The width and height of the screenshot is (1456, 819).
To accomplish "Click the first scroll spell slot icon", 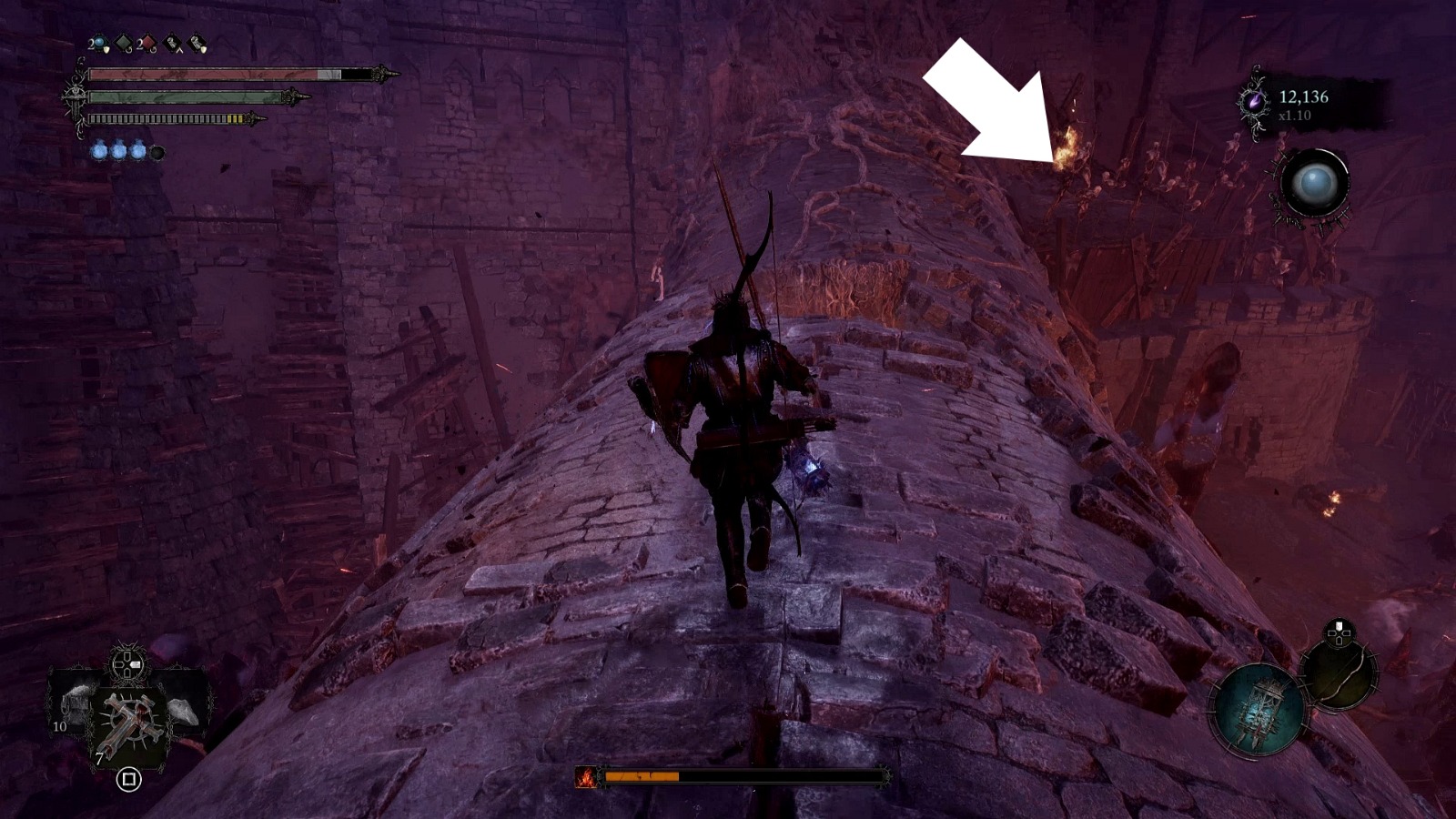I will (x=172, y=42).
